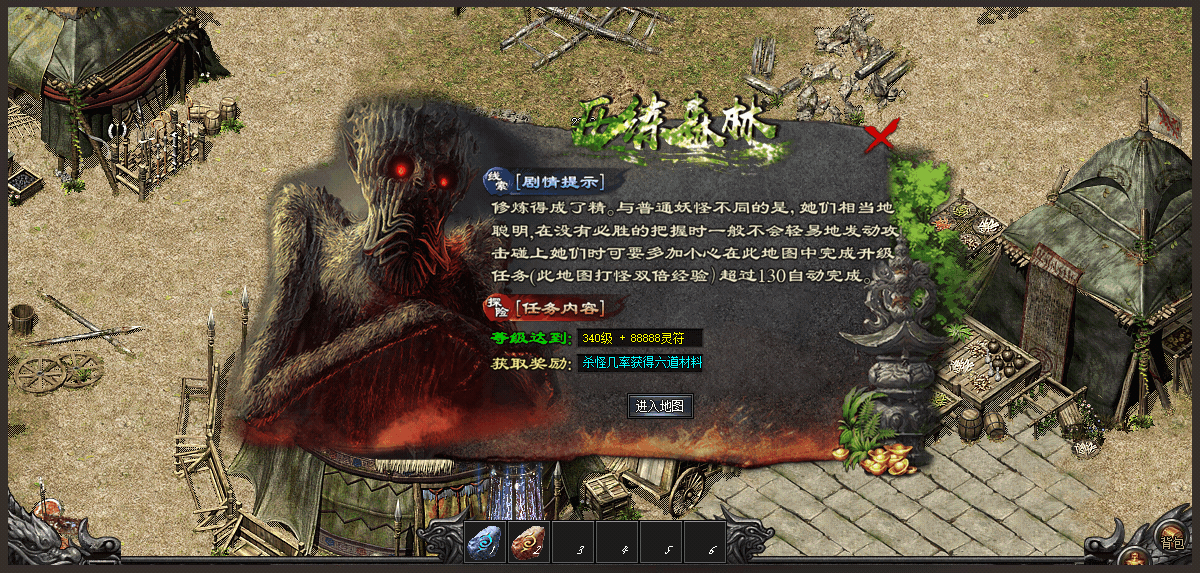Click the 进入地图 enter map button
1200x573 pixels.
pos(660,406)
